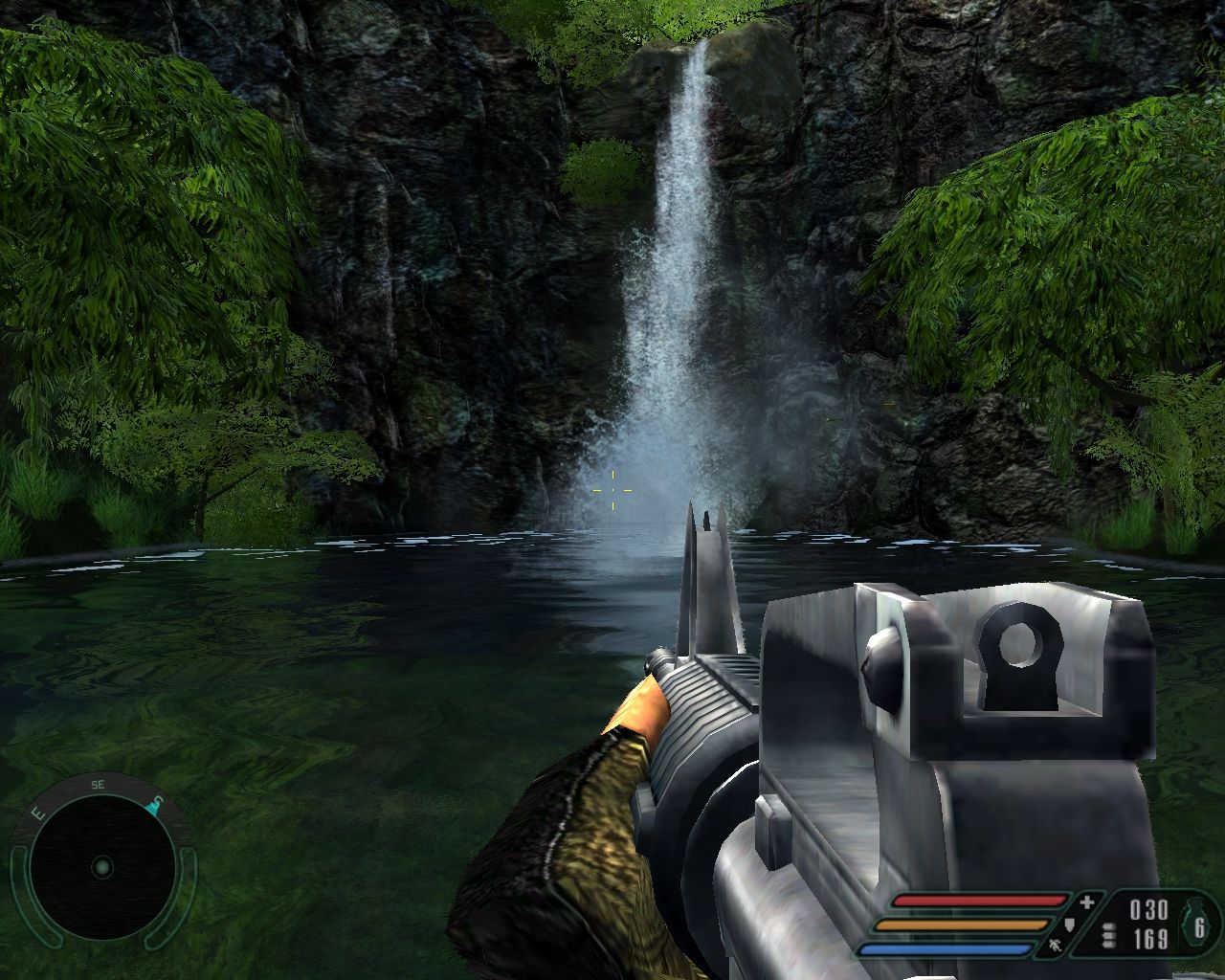The height and width of the screenshot is (980, 1225).
Task: Click the stamina running man icon
Action: click(x=1056, y=947)
